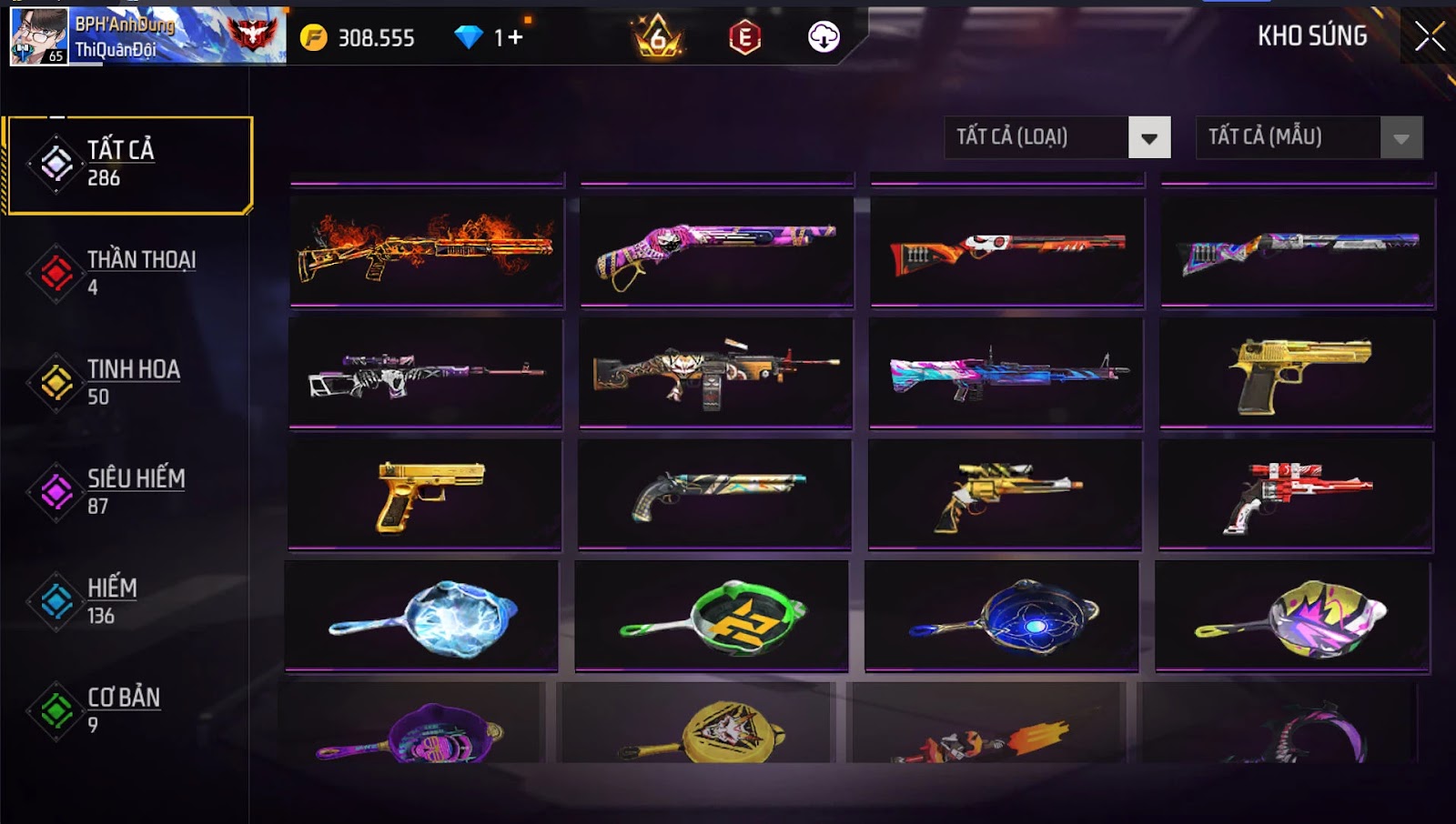
Task: Choose the CƠ BẢN rarity tab
Action: (x=127, y=710)
